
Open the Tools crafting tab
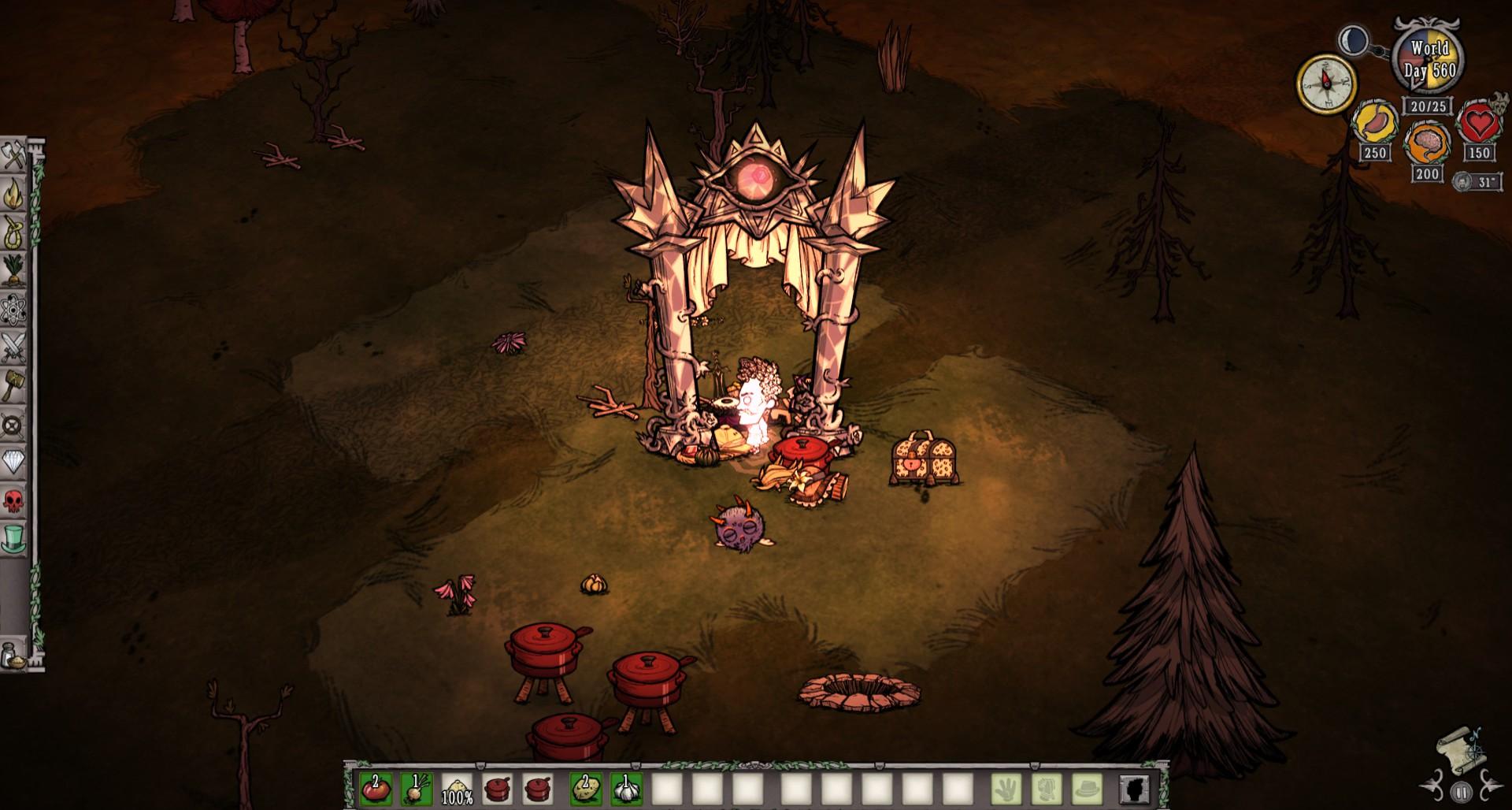[x=13, y=156]
